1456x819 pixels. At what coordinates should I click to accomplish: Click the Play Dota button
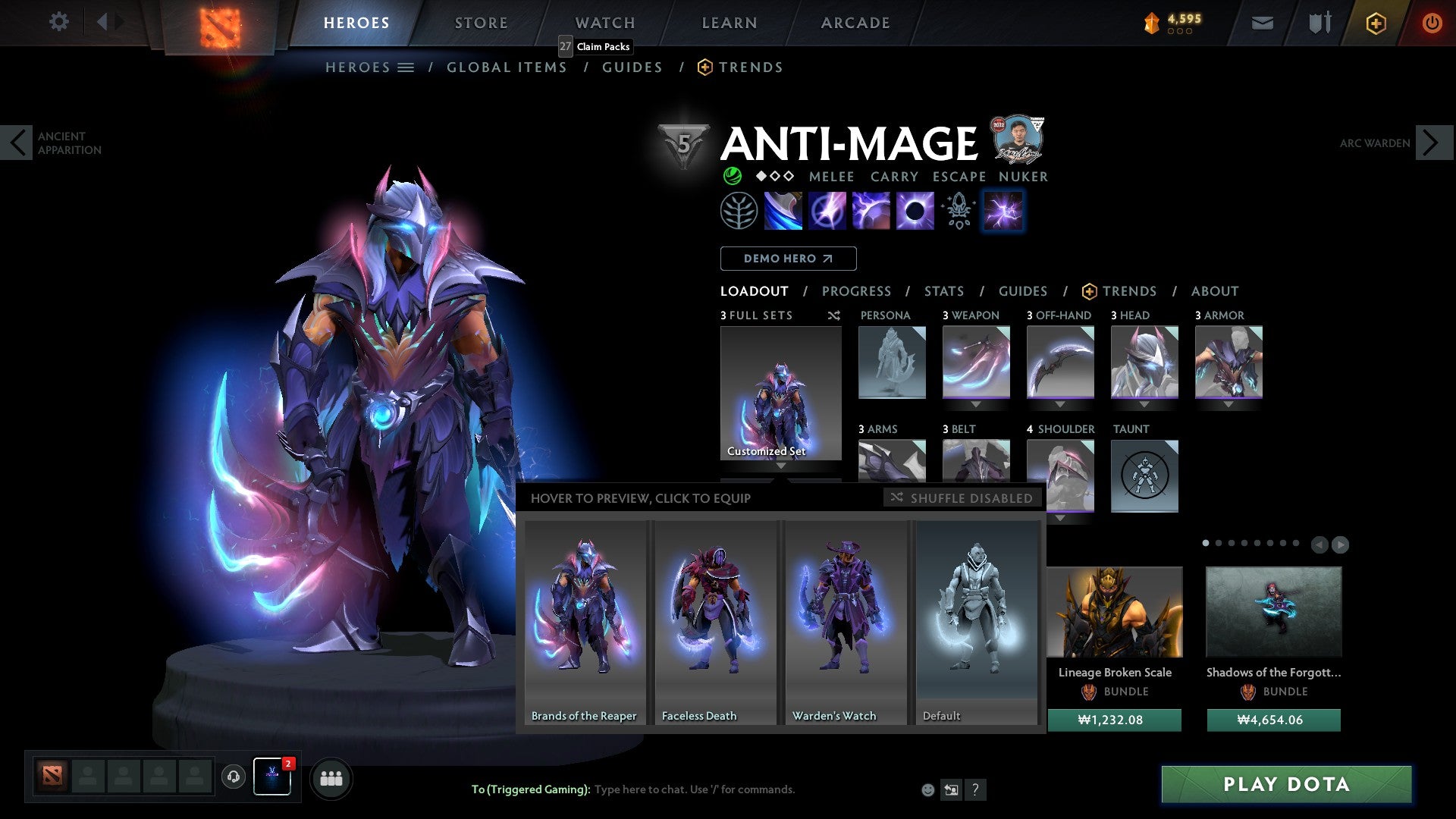pos(1286,784)
